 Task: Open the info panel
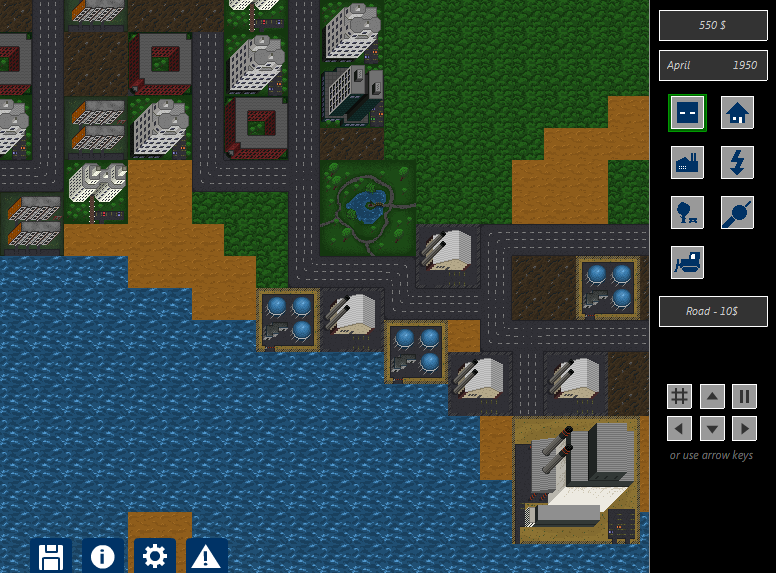click(x=102, y=556)
